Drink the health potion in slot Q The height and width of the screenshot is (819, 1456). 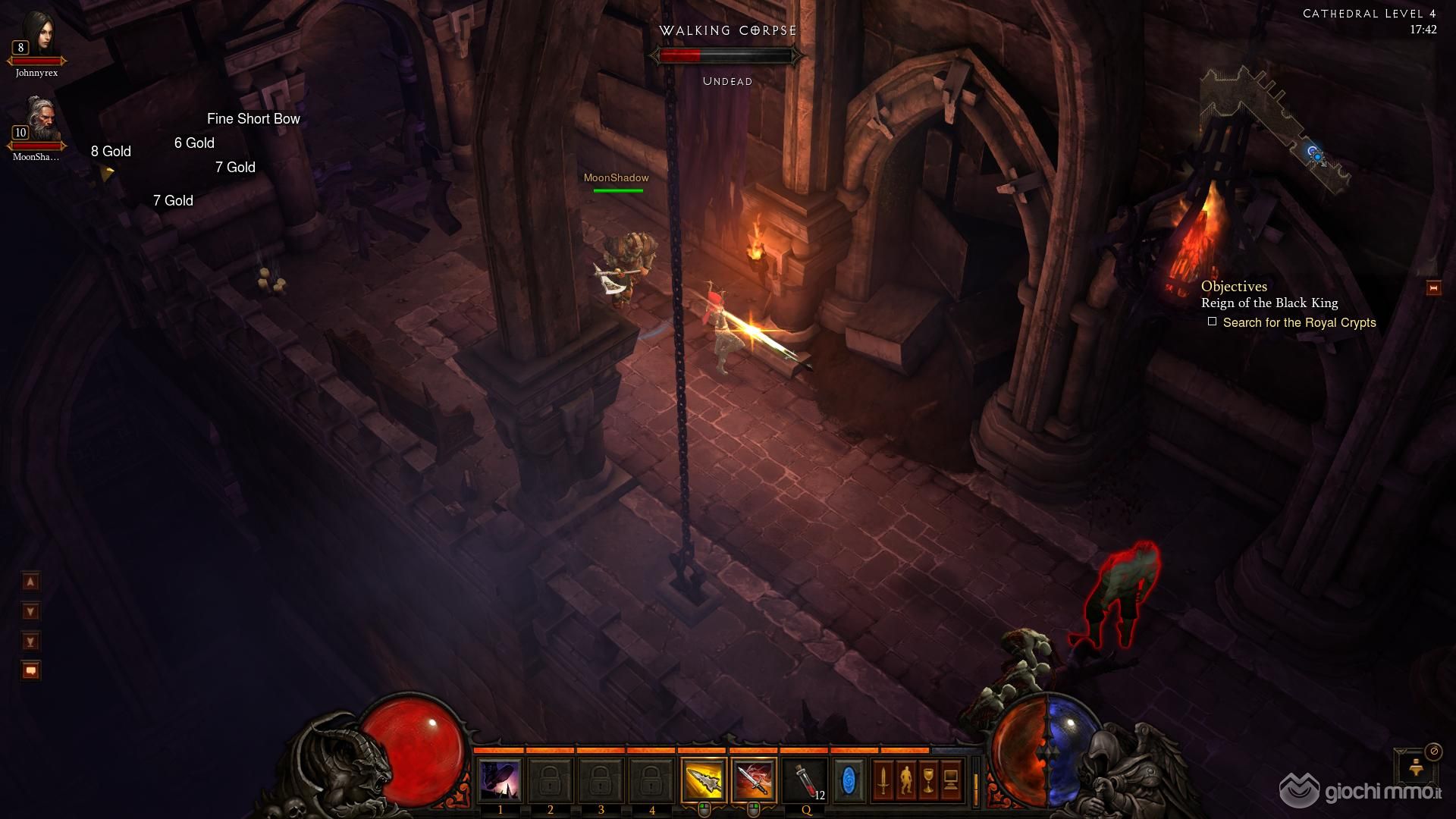(x=806, y=781)
